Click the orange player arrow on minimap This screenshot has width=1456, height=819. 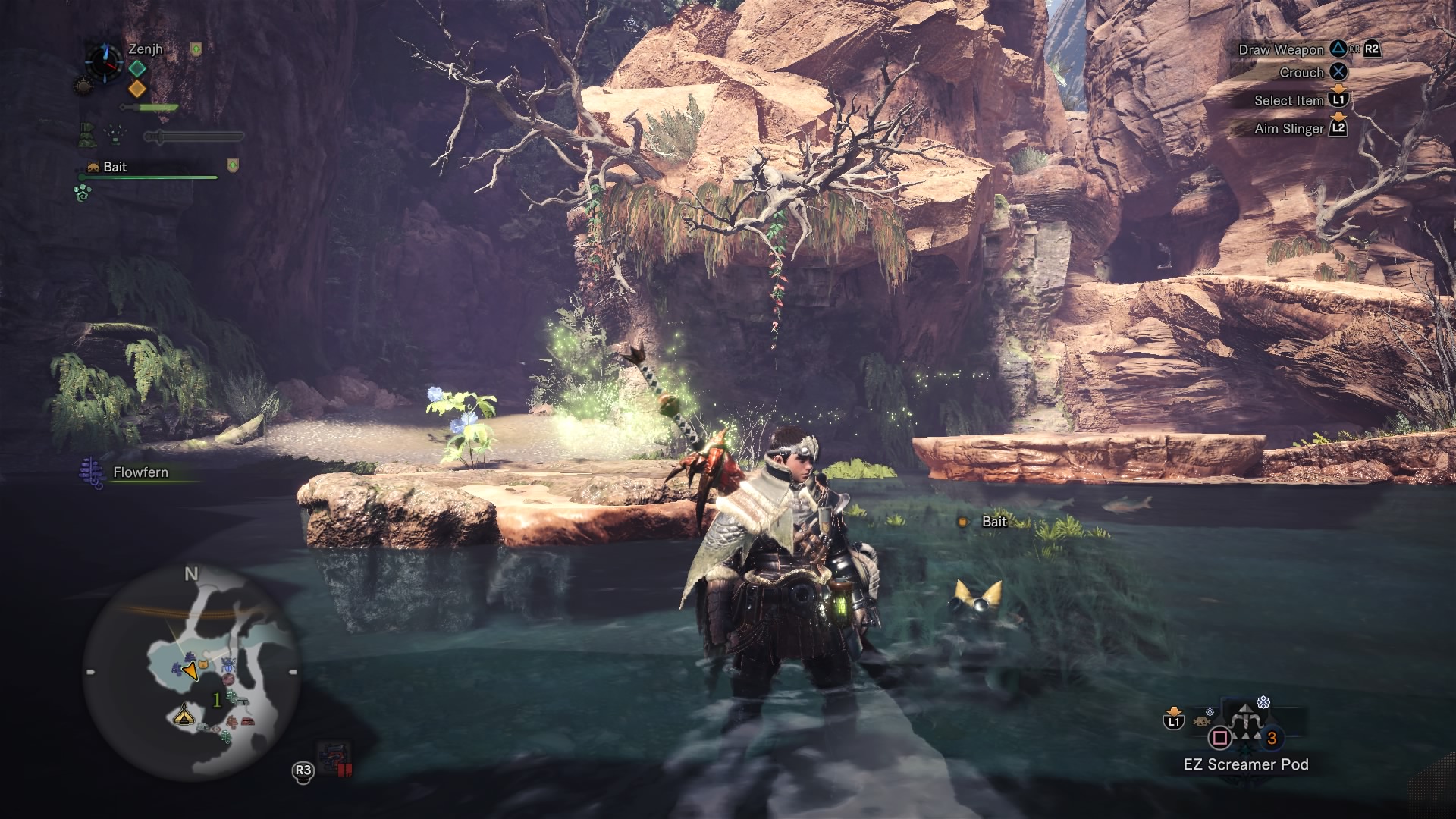(x=190, y=671)
